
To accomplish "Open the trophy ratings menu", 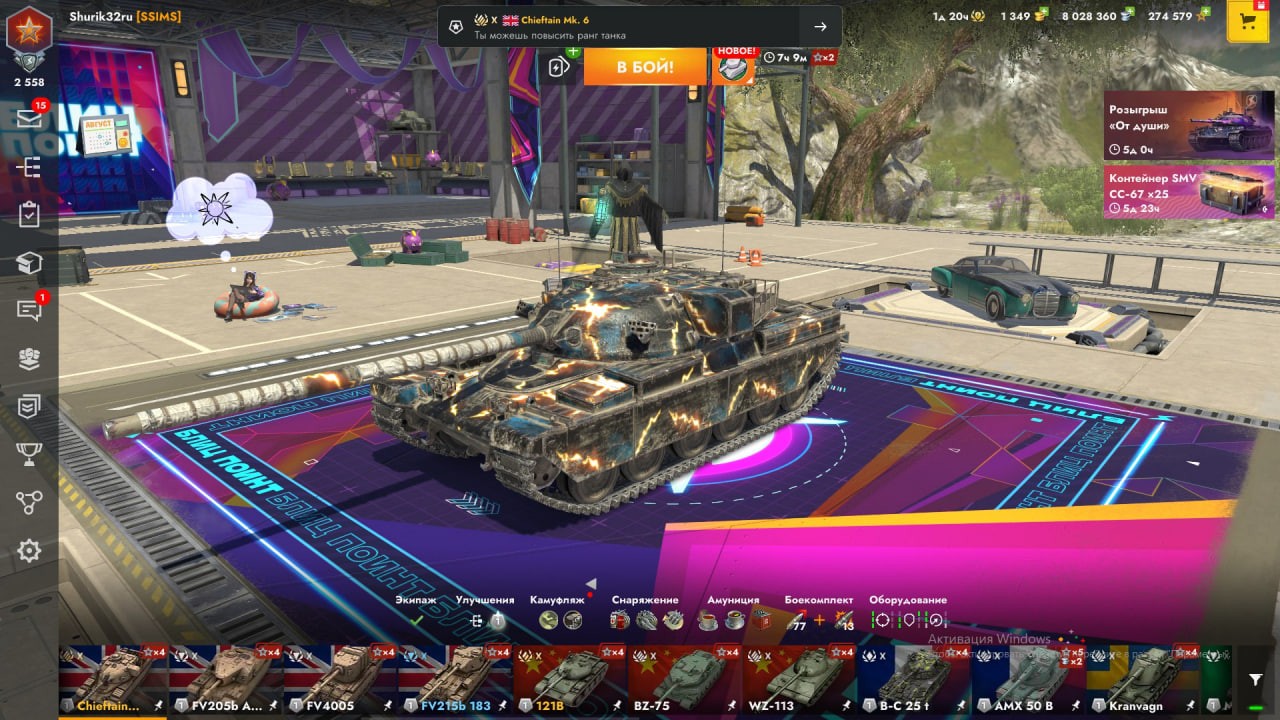I will [29, 454].
